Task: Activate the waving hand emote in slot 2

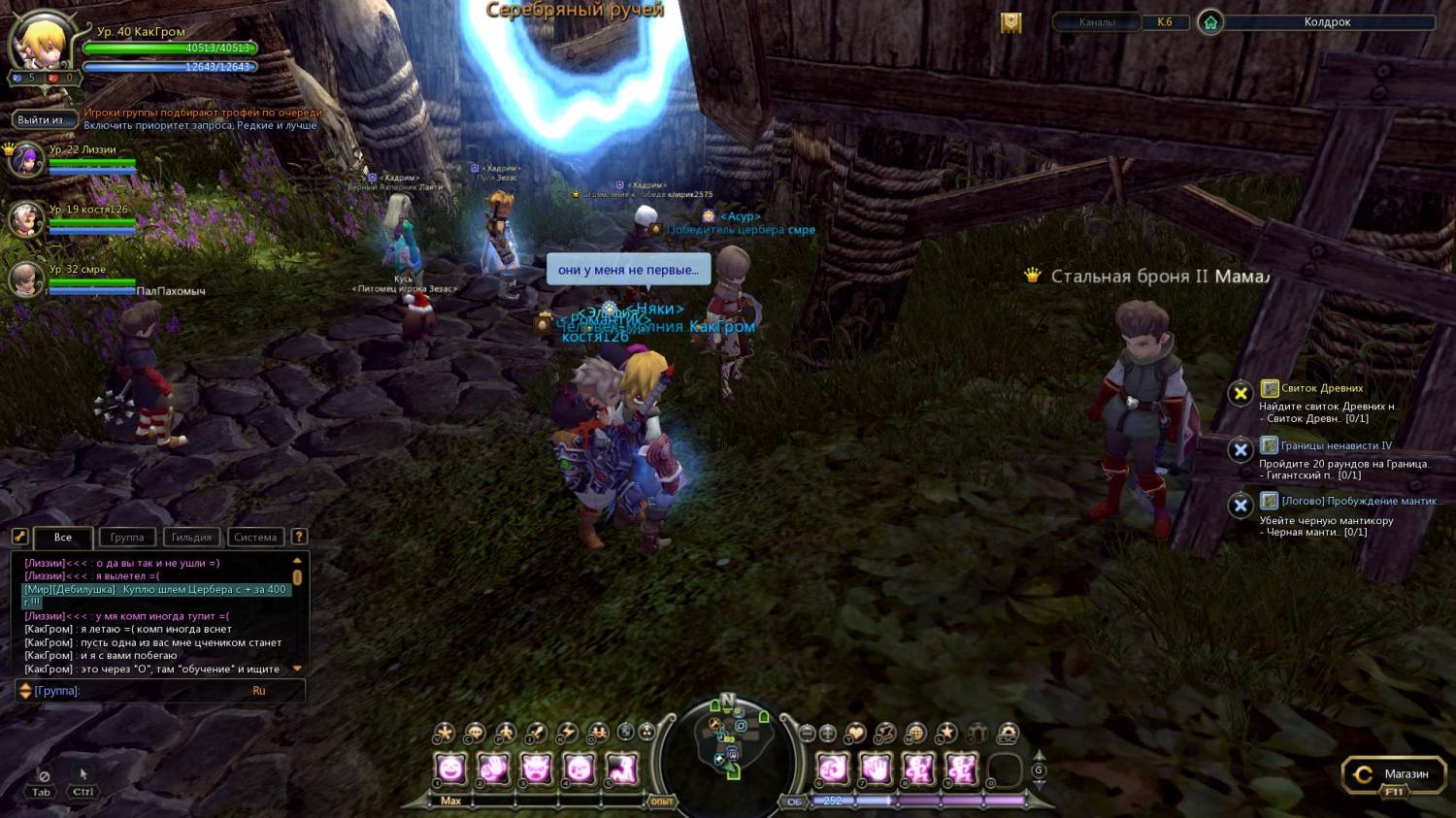Action: [x=493, y=769]
